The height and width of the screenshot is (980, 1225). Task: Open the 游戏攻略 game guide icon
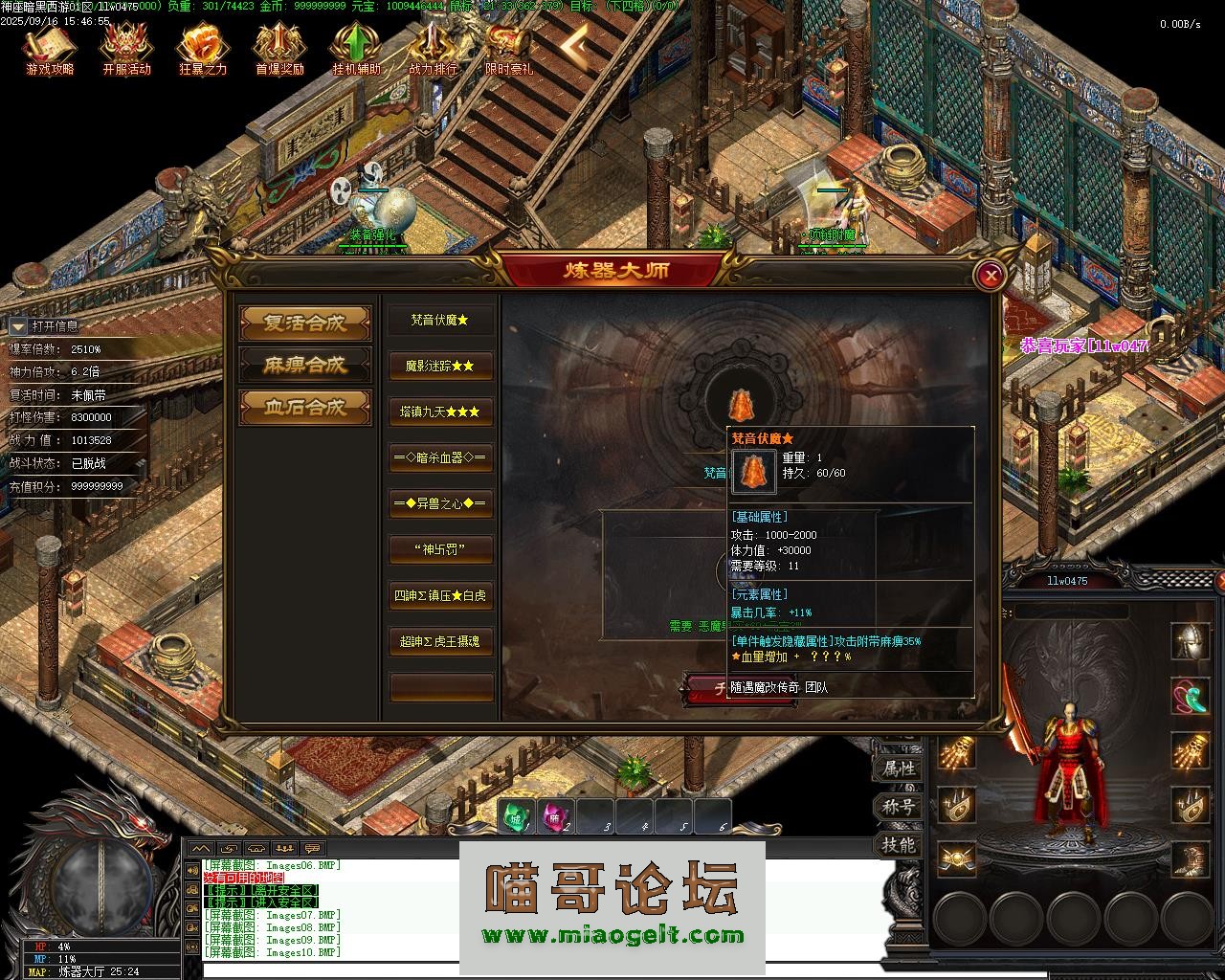(50, 48)
